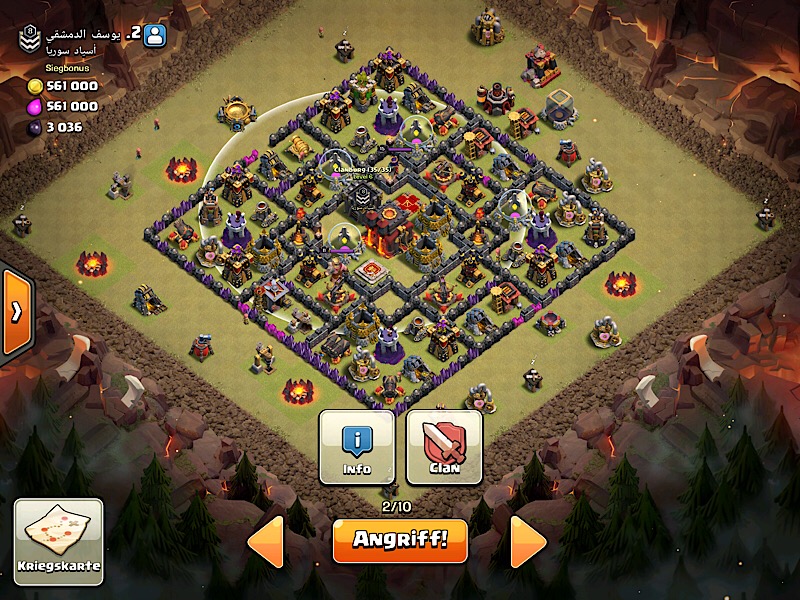
Task: Expand the orange side panel arrow
Action: 16,312
